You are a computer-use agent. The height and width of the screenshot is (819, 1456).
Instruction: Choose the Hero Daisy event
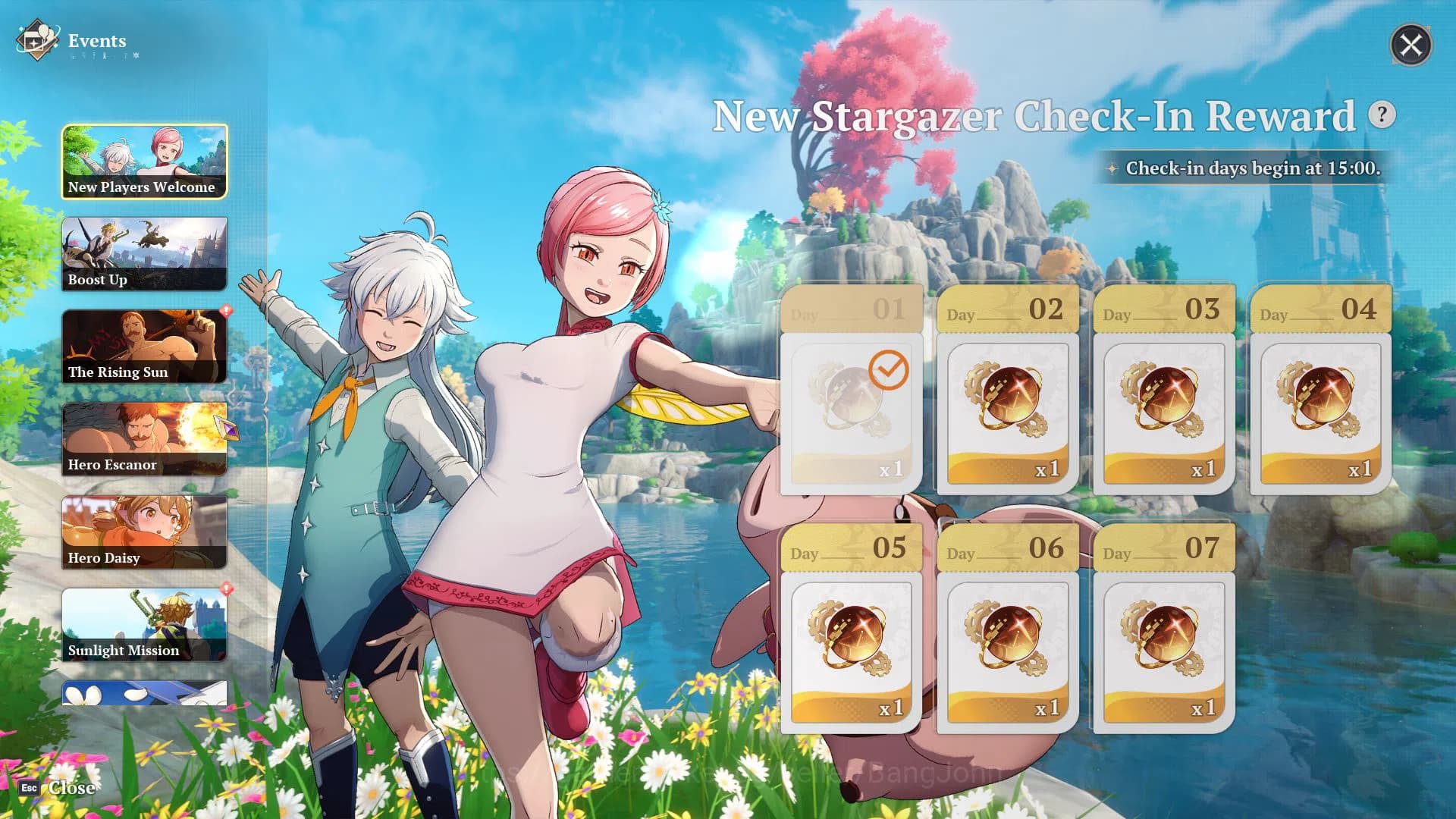point(144,532)
